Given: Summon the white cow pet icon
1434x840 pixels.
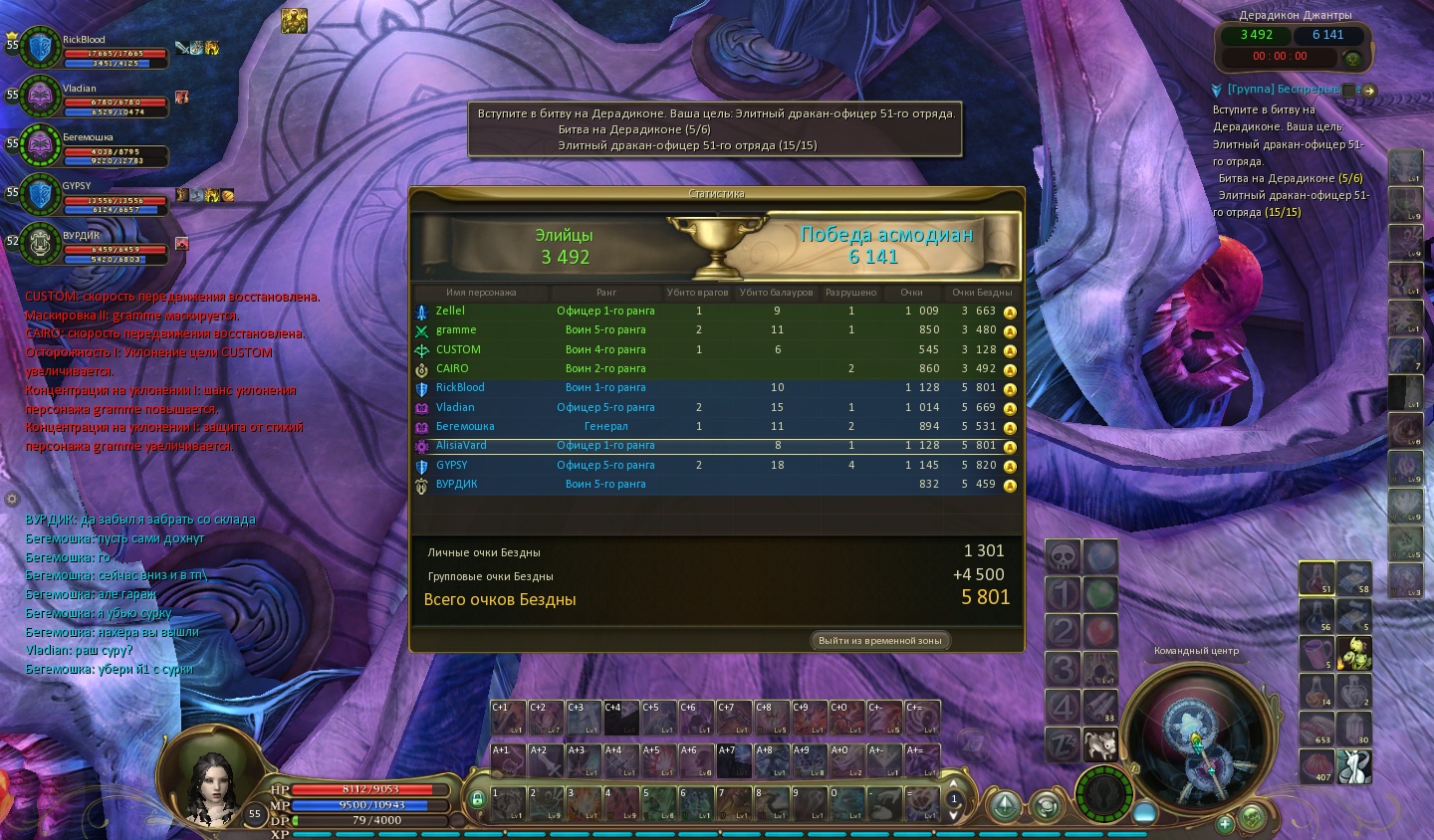Looking at the screenshot, I should click(1100, 744).
